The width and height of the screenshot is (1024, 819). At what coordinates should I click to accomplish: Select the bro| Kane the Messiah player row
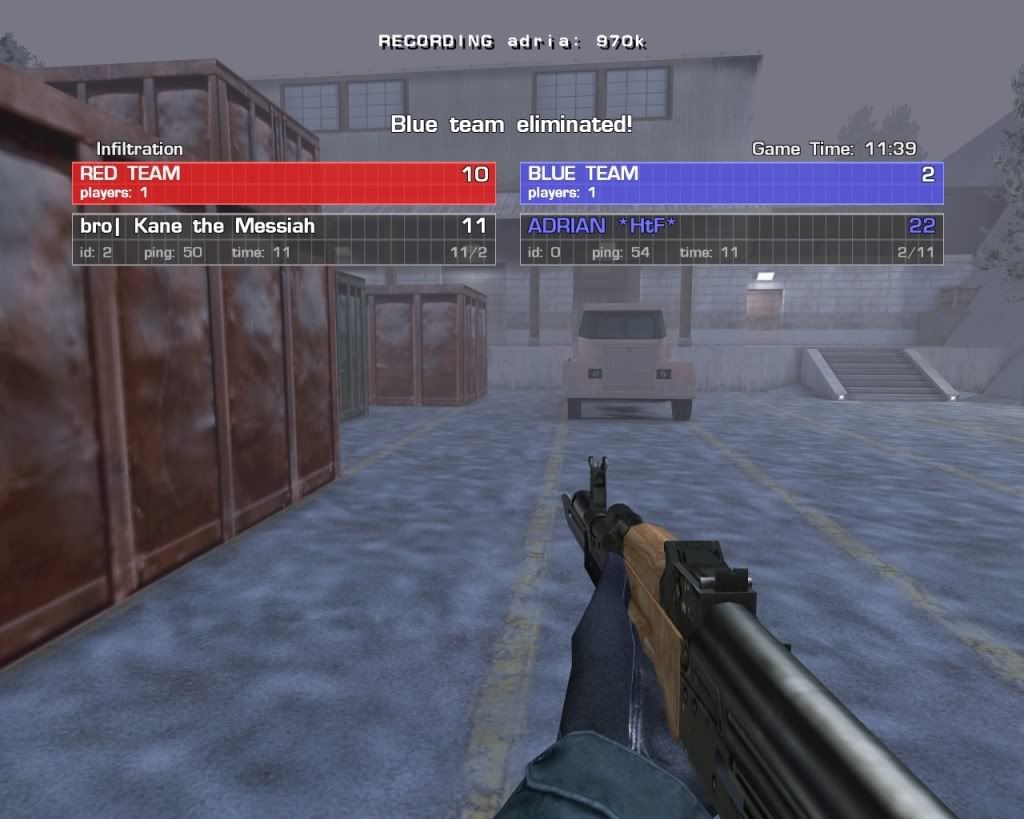click(283, 239)
